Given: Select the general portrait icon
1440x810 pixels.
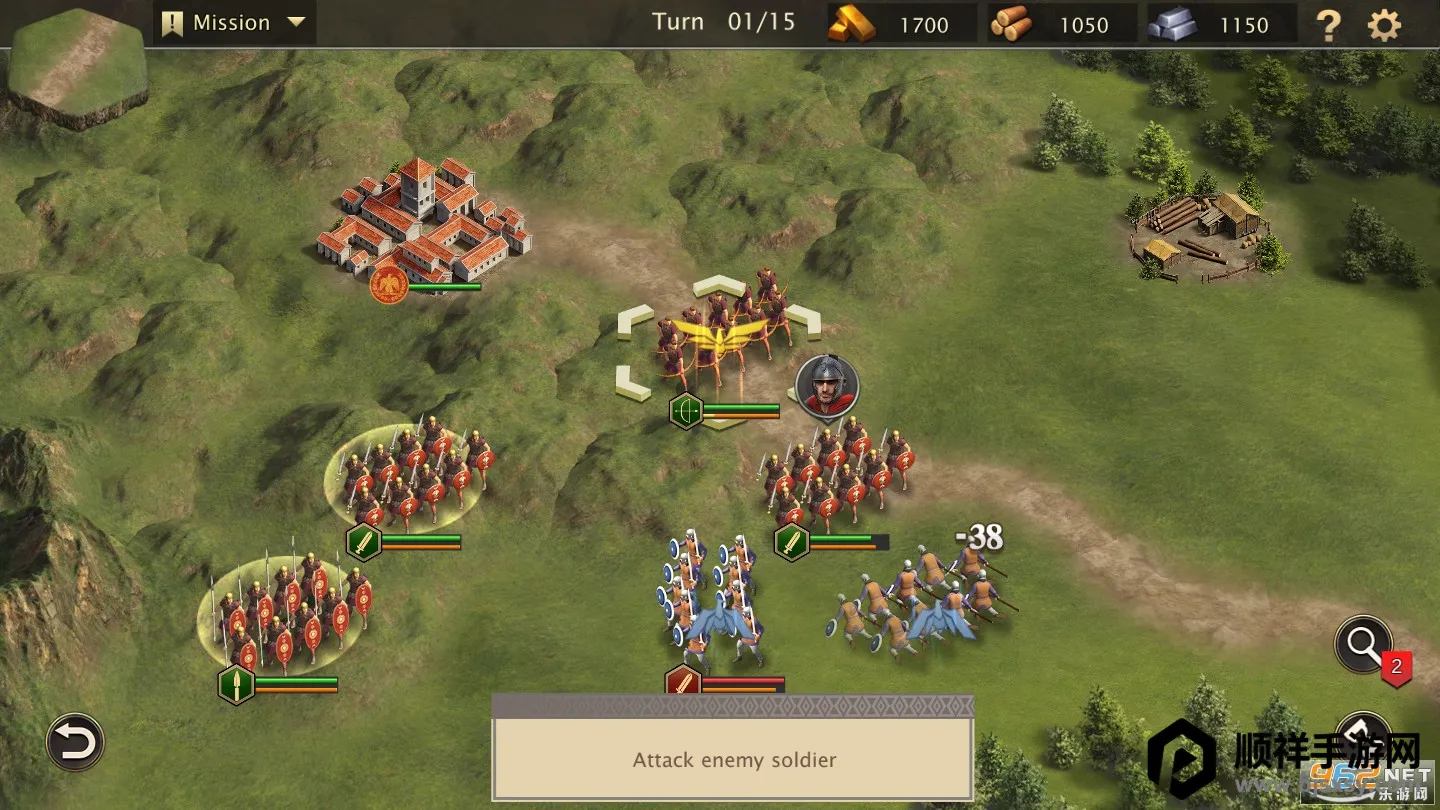Looking at the screenshot, I should point(827,386).
